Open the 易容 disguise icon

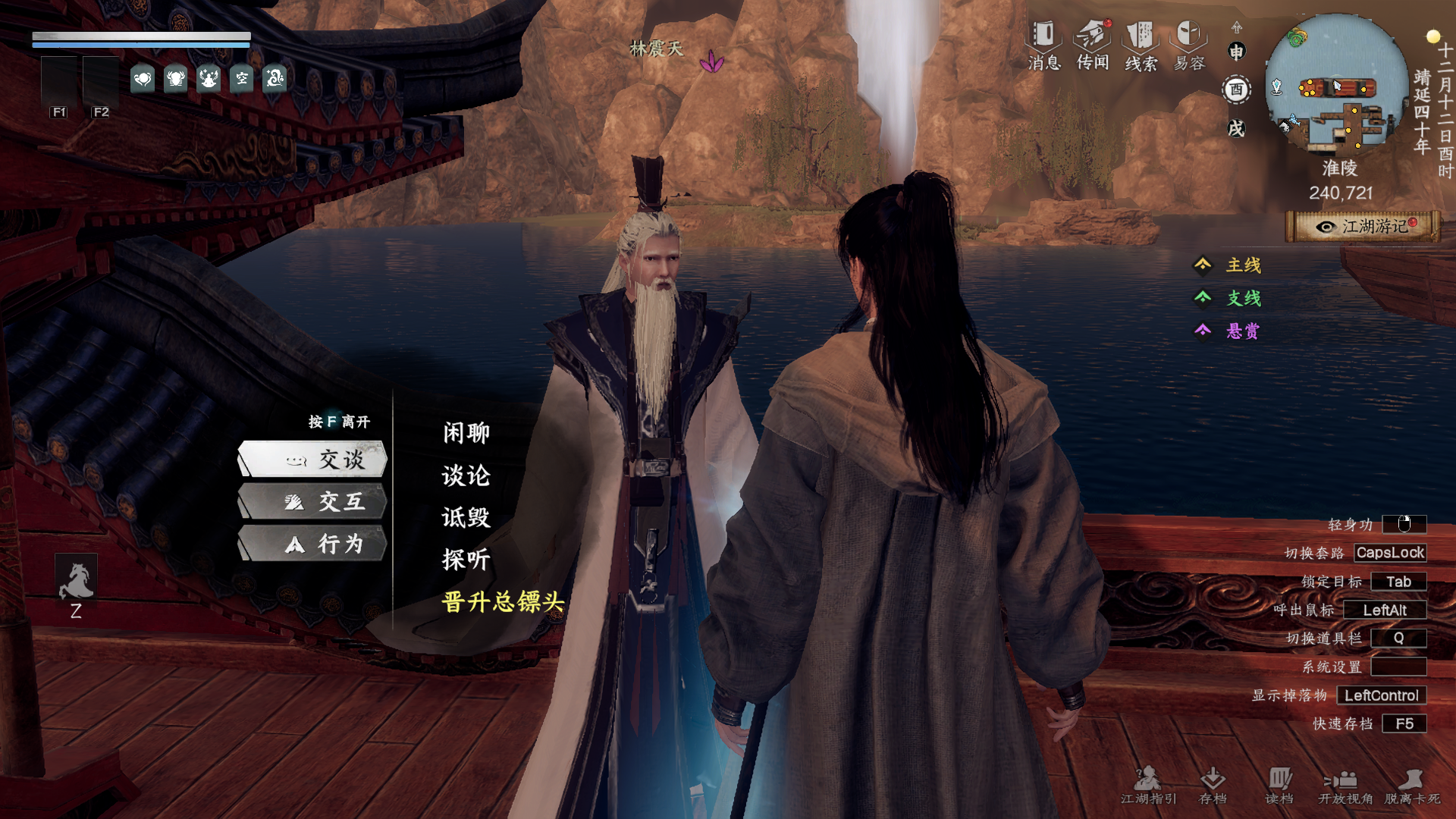tap(1189, 45)
